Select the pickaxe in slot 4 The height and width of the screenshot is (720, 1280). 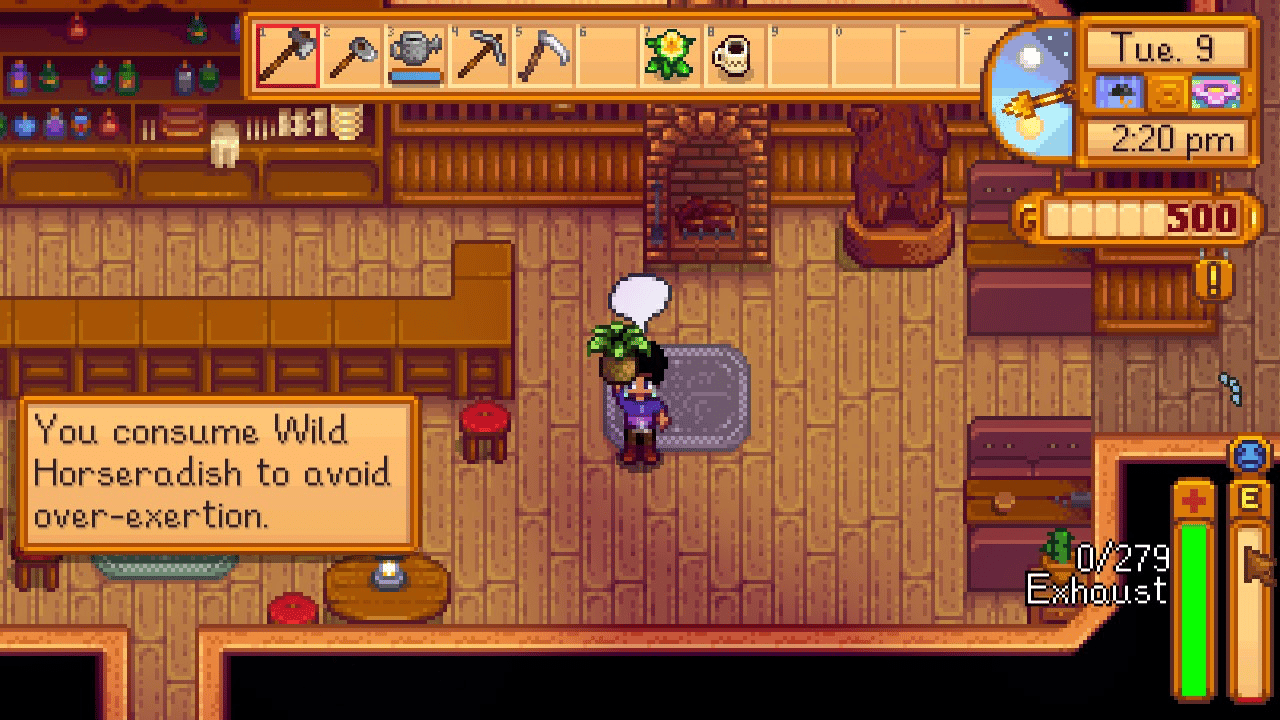(x=479, y=56)
